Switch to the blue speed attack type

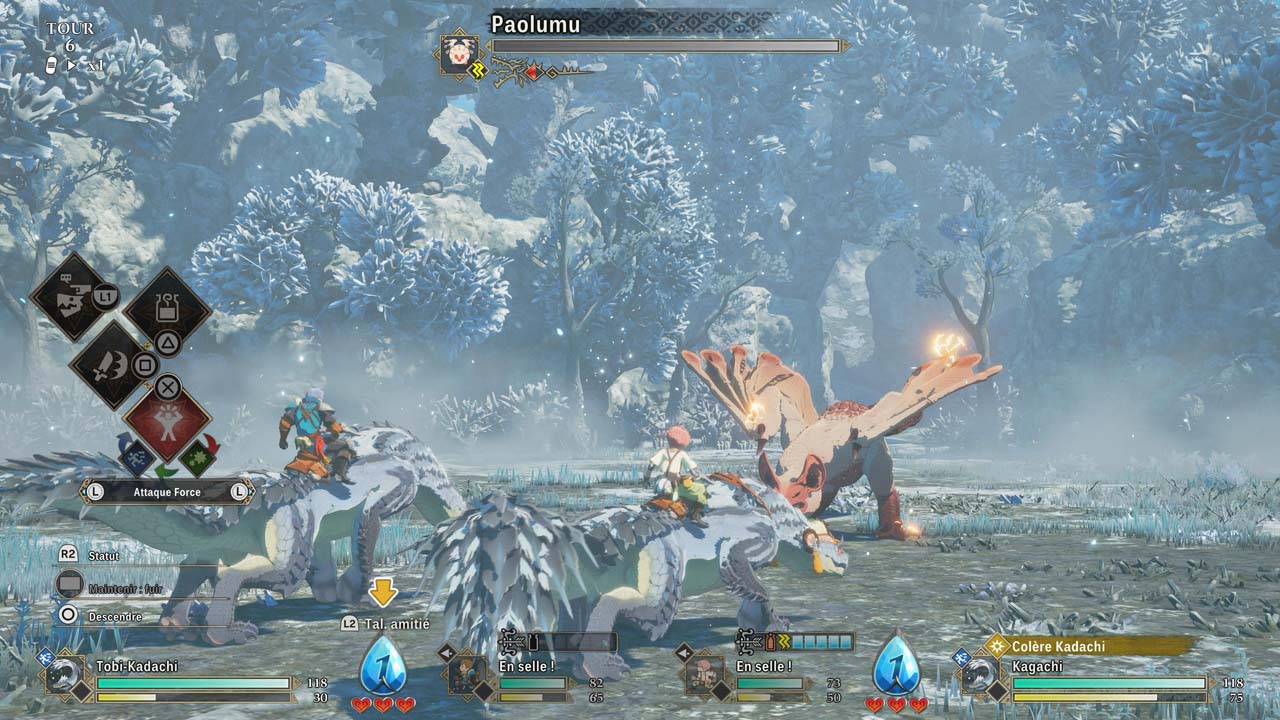(136, 458)
